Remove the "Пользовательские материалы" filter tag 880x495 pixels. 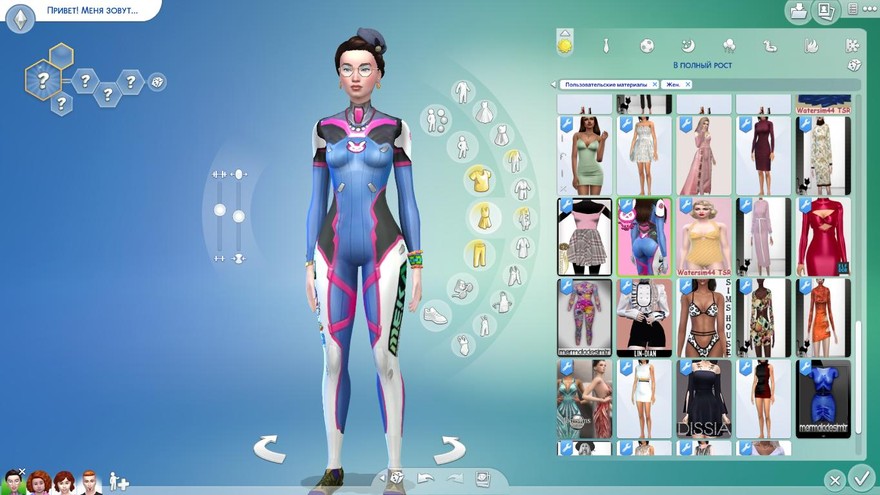point(654,85)
